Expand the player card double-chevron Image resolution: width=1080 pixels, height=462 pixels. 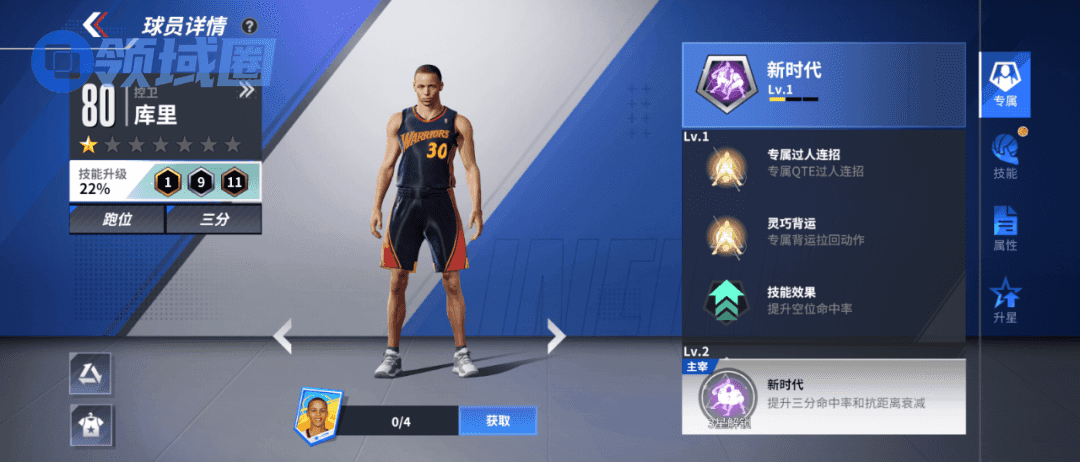[x=246, y=92]
